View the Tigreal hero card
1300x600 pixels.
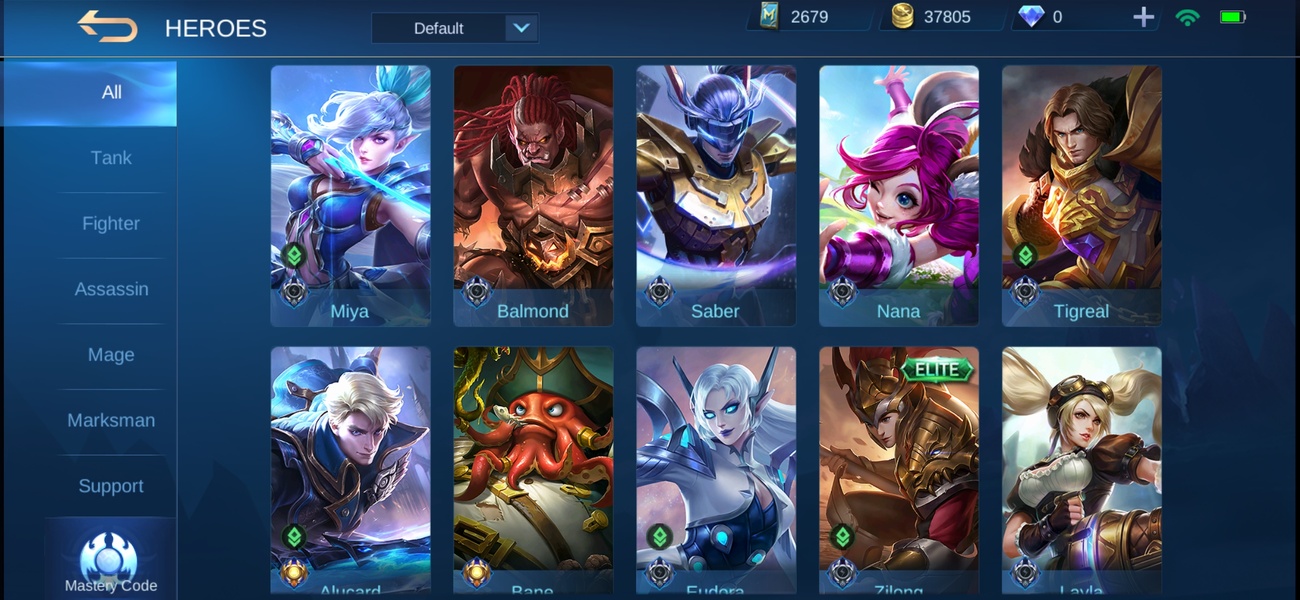[1082, 195]
